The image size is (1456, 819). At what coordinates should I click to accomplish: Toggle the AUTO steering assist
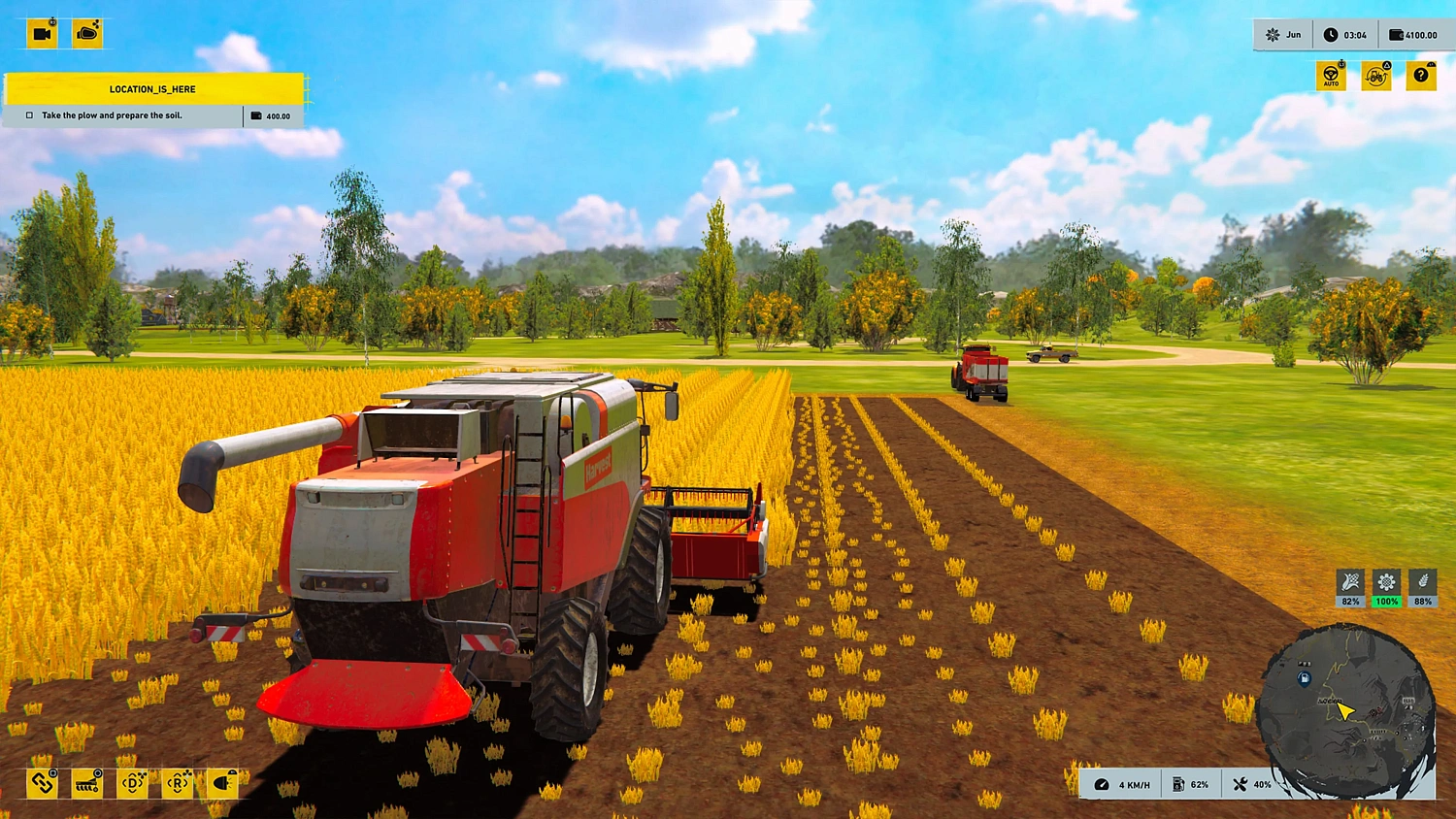1331,75
